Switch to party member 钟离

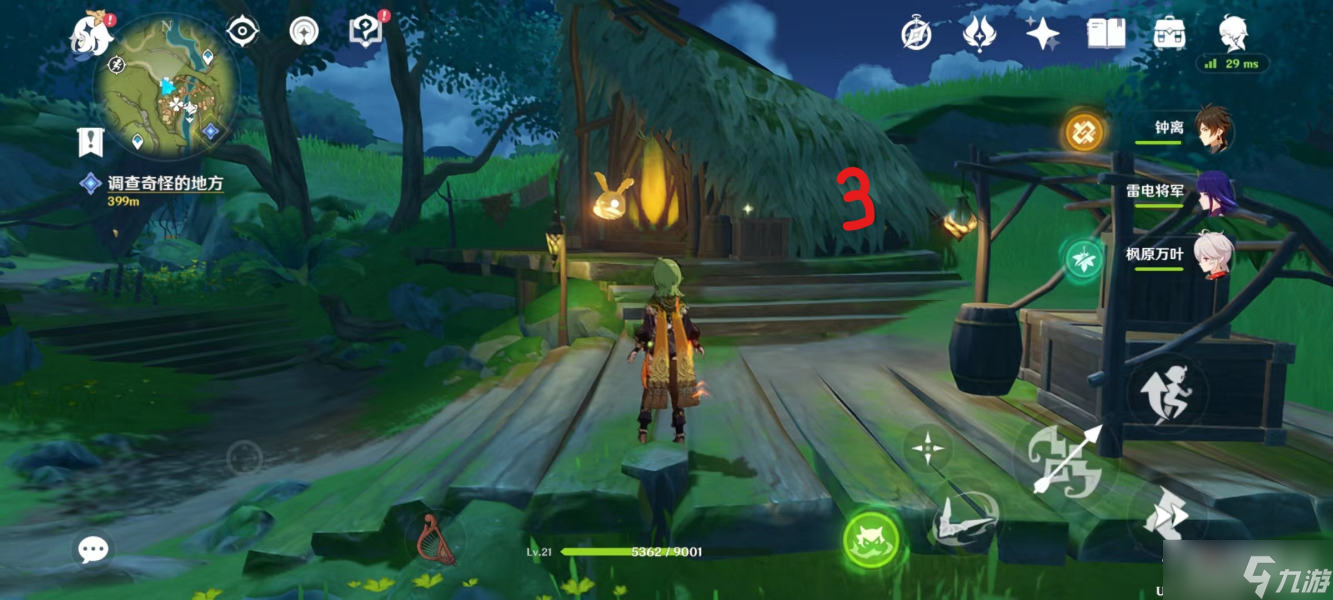(x=1212, y=130)
